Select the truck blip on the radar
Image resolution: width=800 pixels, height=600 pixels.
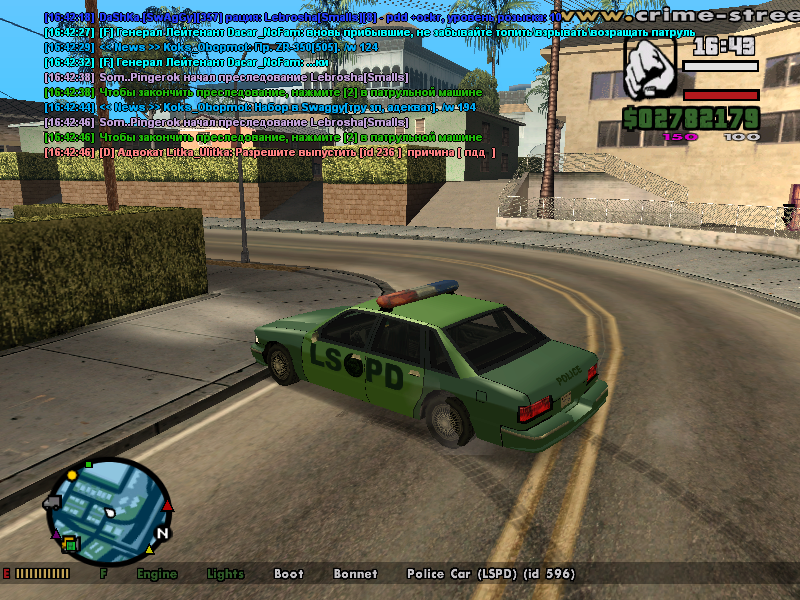[52, 503]
